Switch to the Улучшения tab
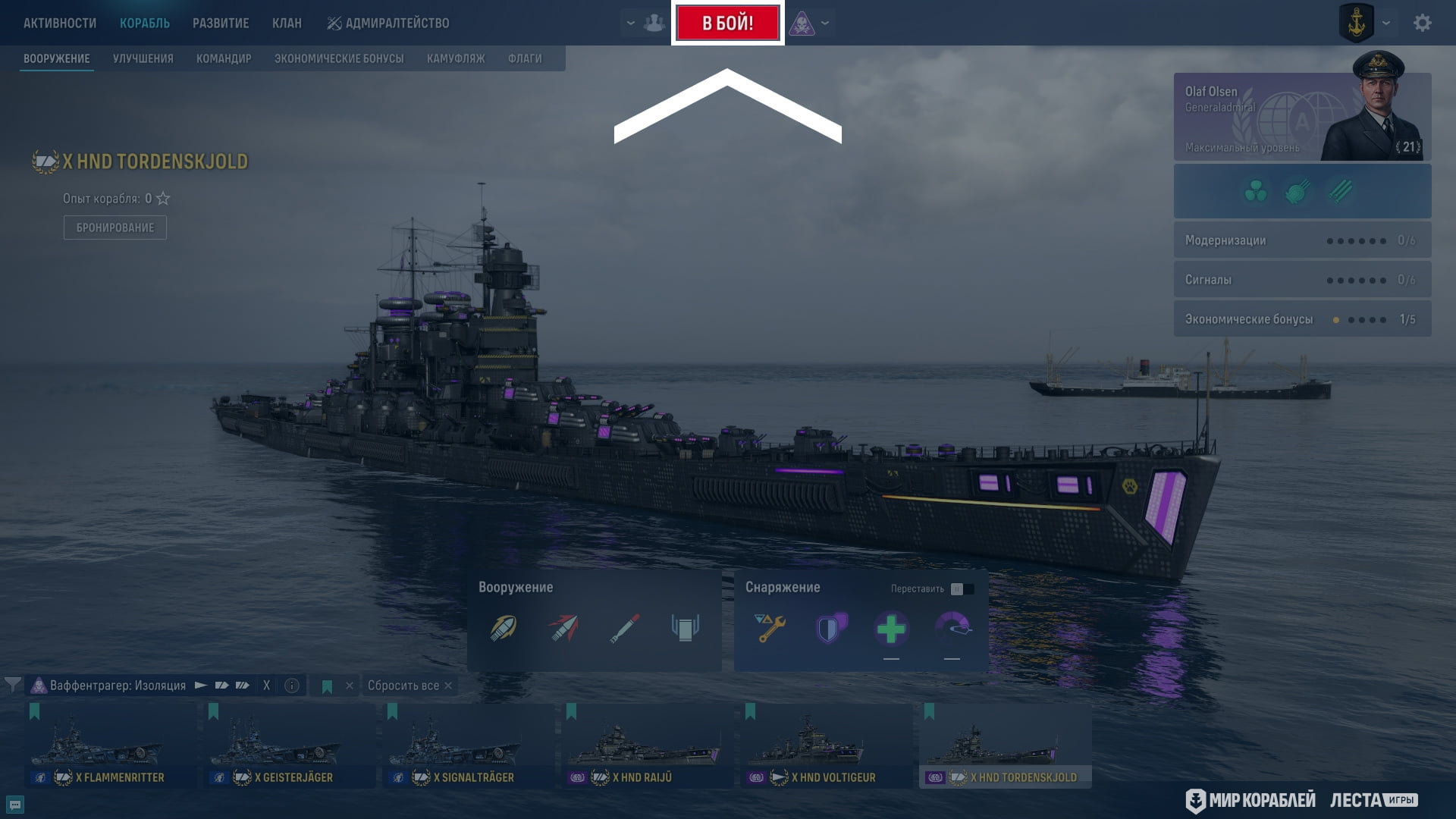 [143, 58]
